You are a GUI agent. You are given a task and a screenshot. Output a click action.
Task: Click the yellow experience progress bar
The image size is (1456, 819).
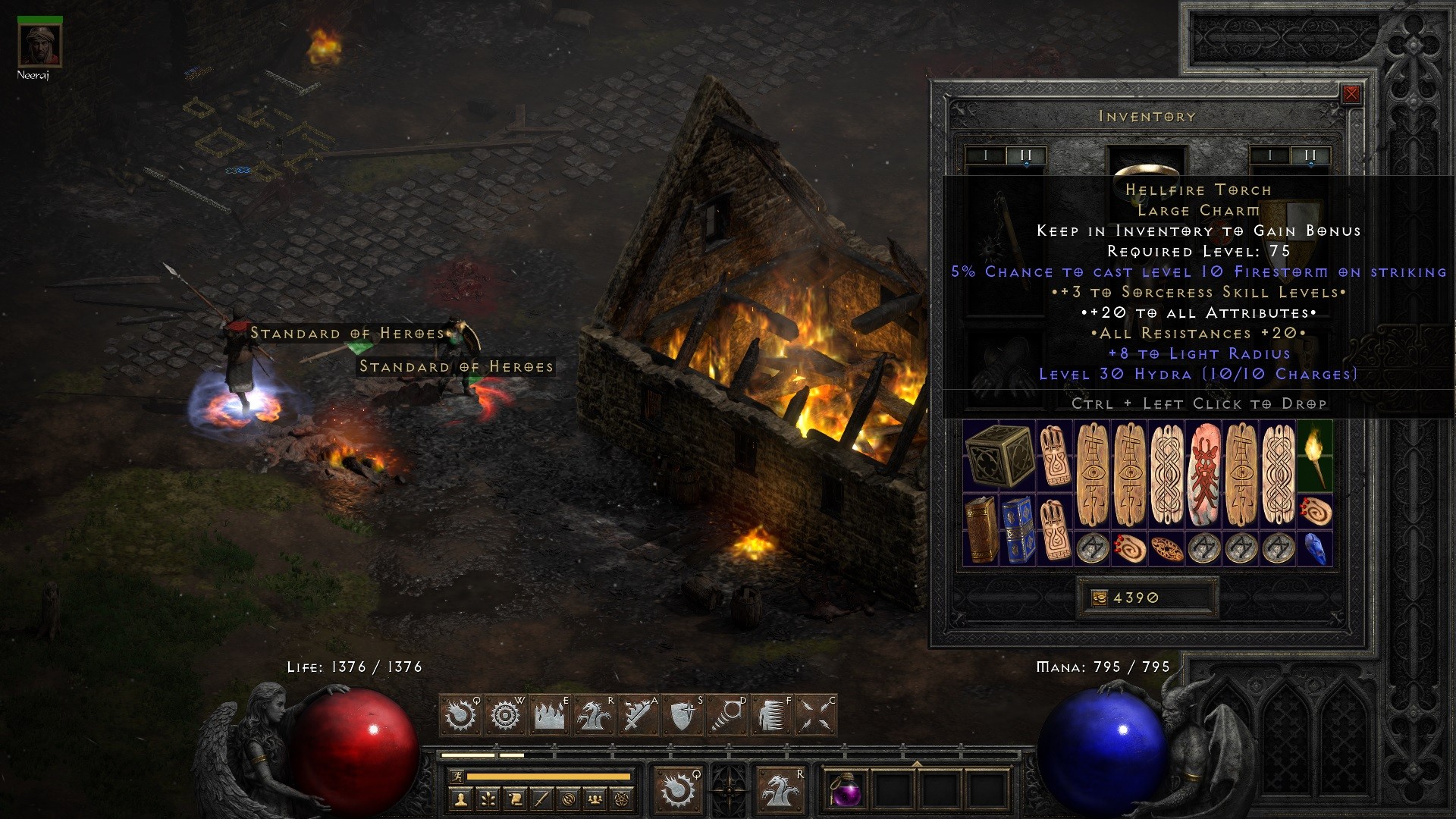pos(538,777)
